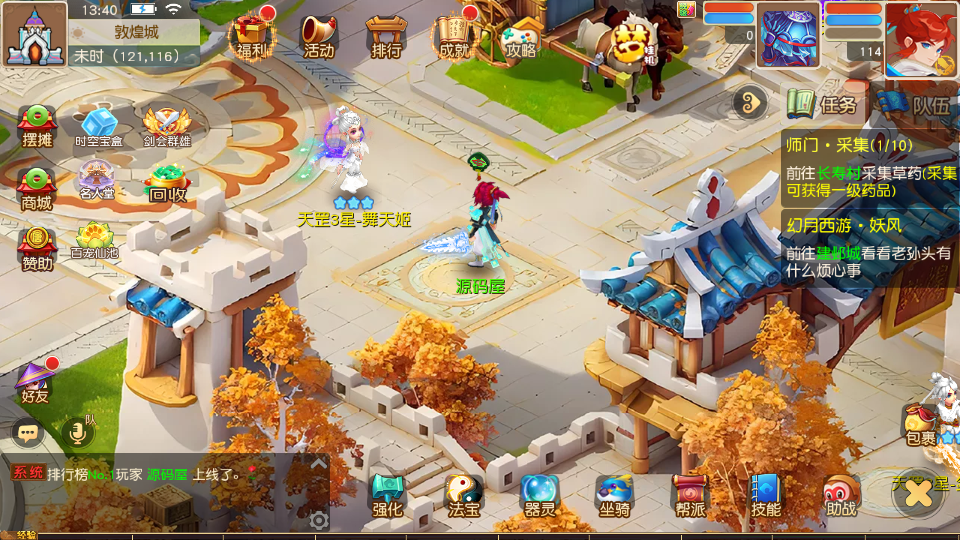Collapse the bottom menu with the X button

click(918, 495)
